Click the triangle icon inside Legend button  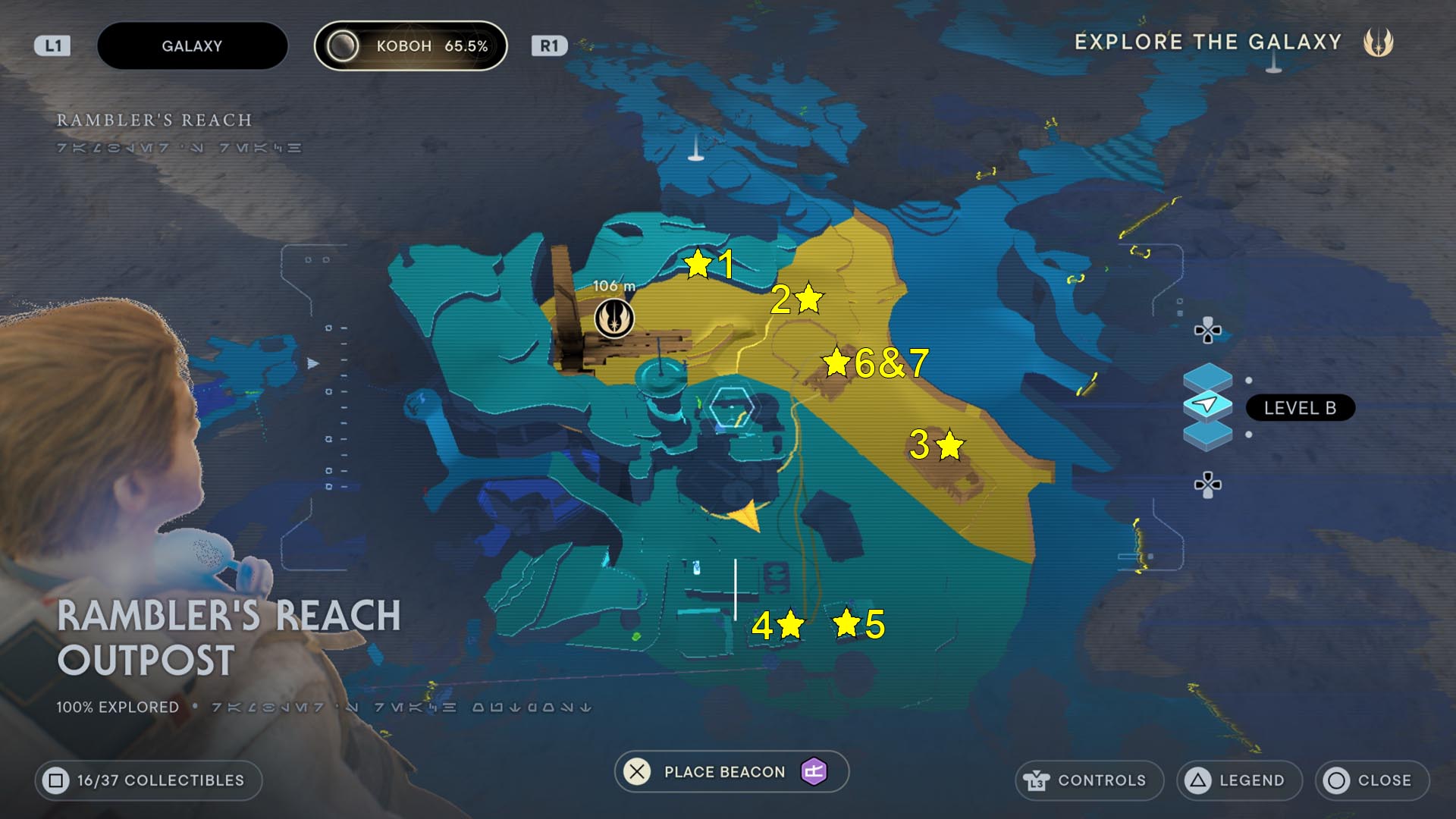1199,780
